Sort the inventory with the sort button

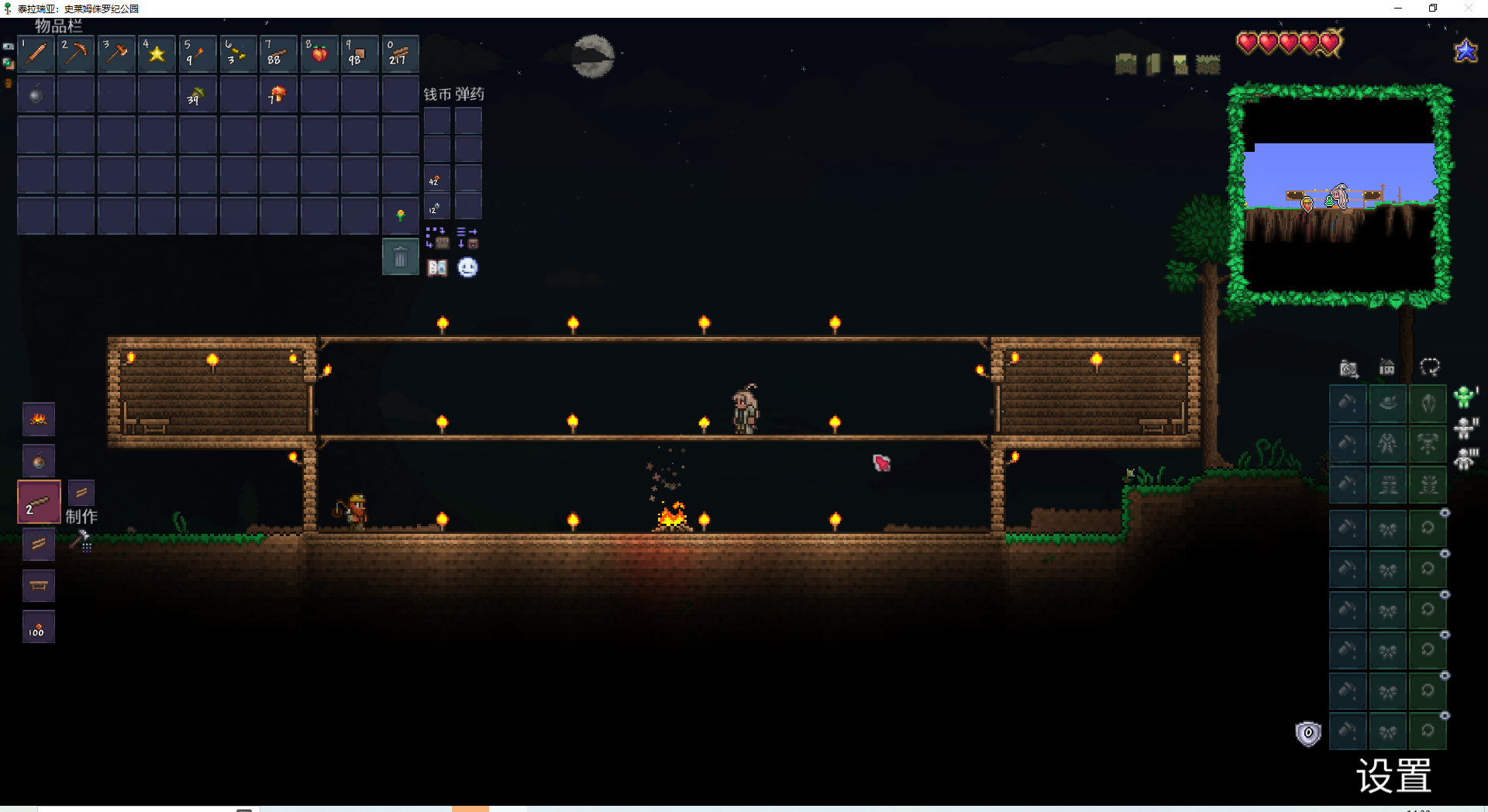tap(467, 237)
